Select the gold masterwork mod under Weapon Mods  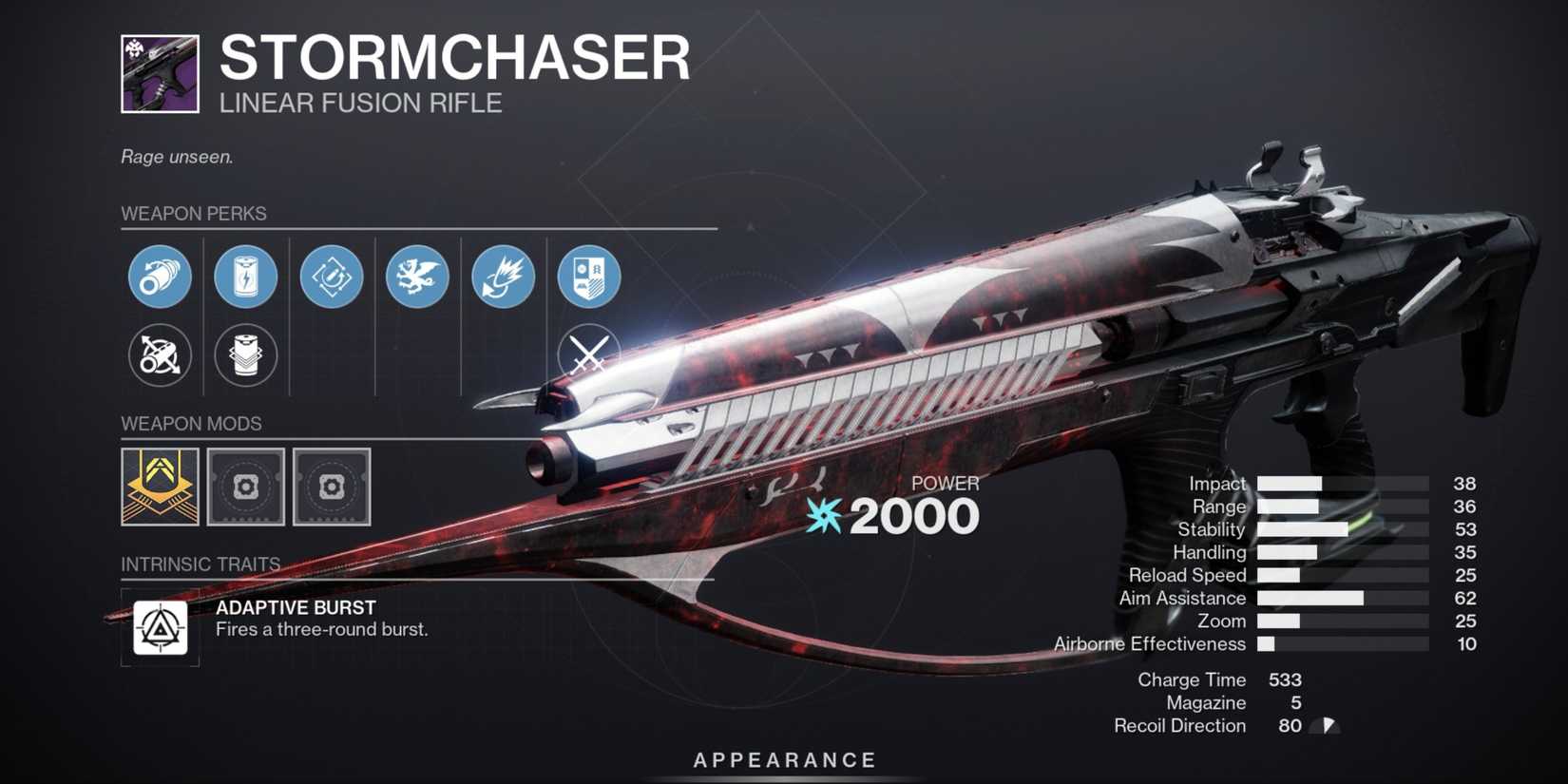159,488
